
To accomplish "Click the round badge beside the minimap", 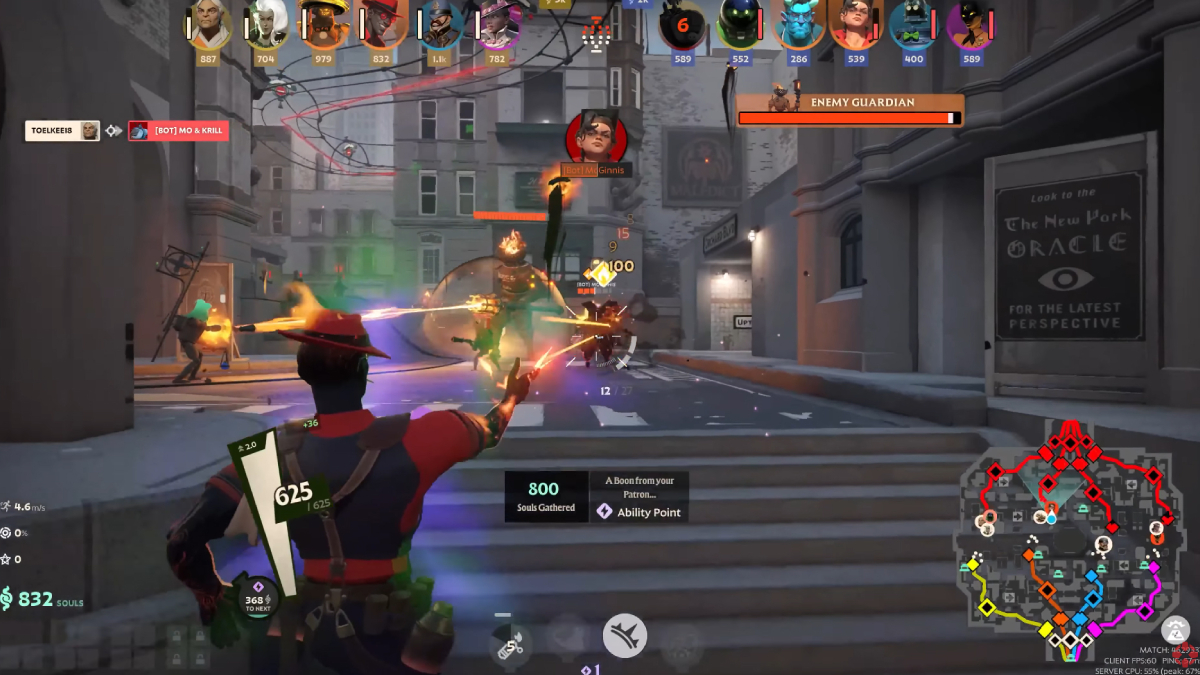I will (x=1176, y=631).
